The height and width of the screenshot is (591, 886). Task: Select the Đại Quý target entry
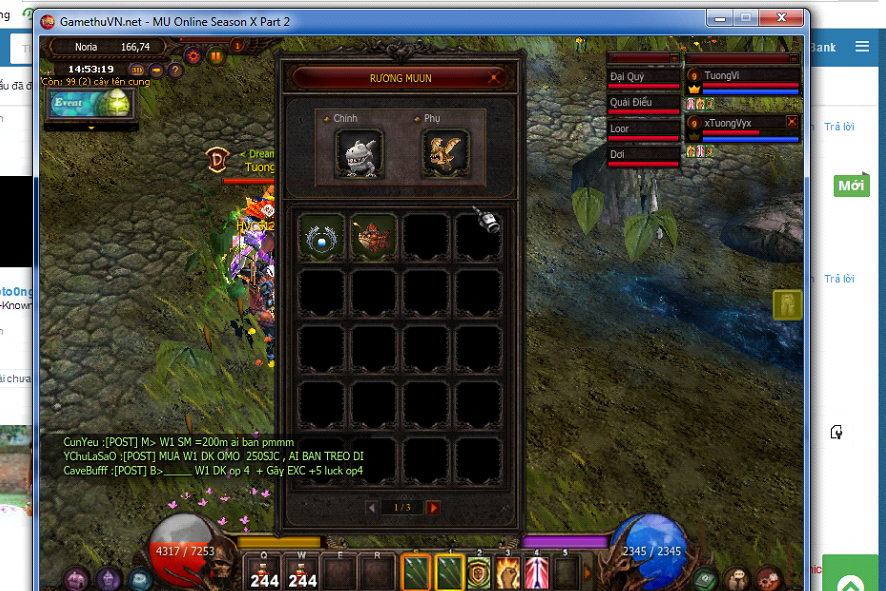point(644,76)
